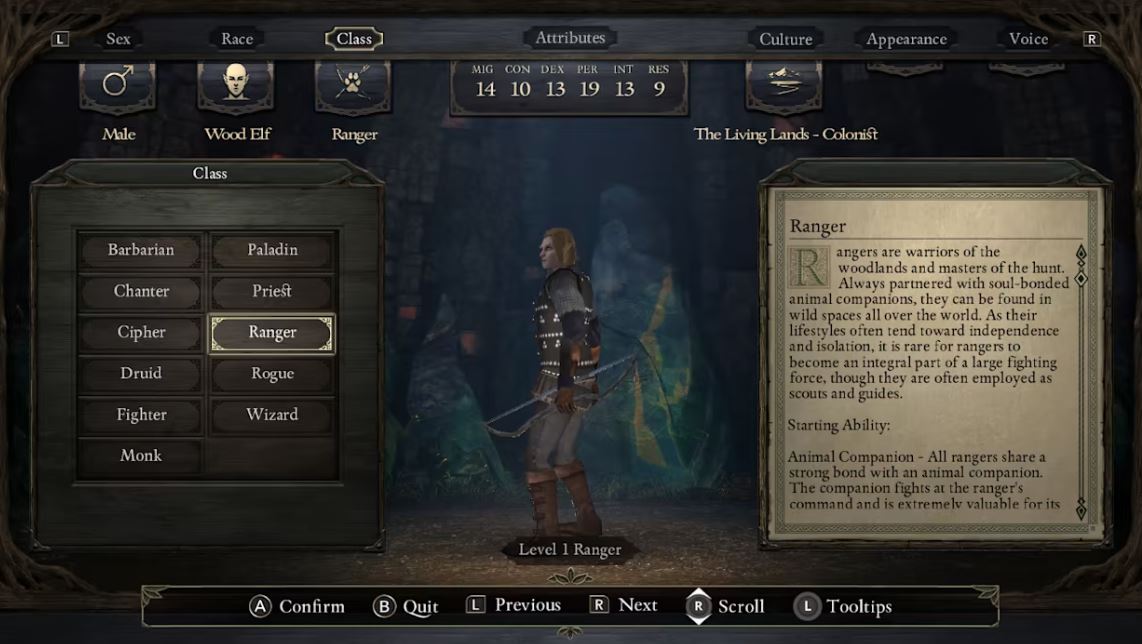
Task: Select the Wizard class
Action: coord(272,414)
